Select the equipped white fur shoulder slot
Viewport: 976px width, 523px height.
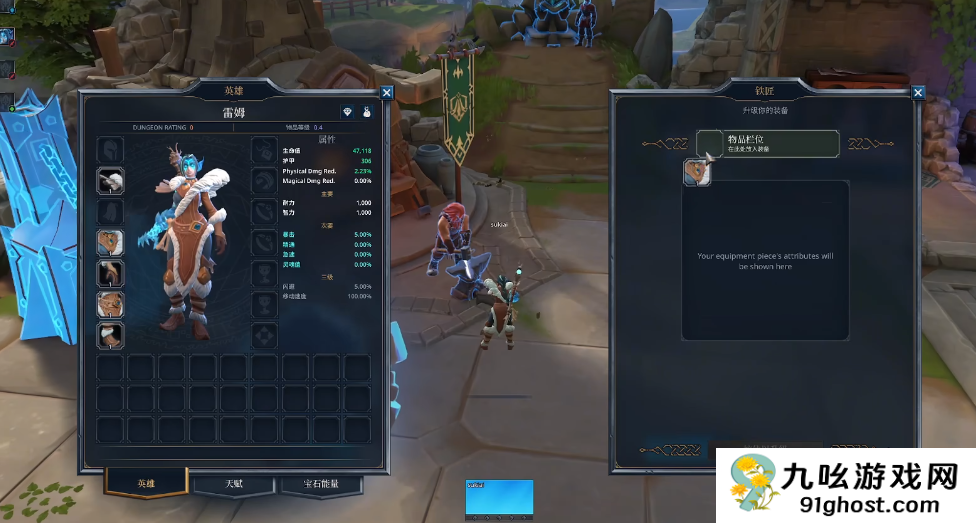tap(110, 180)
